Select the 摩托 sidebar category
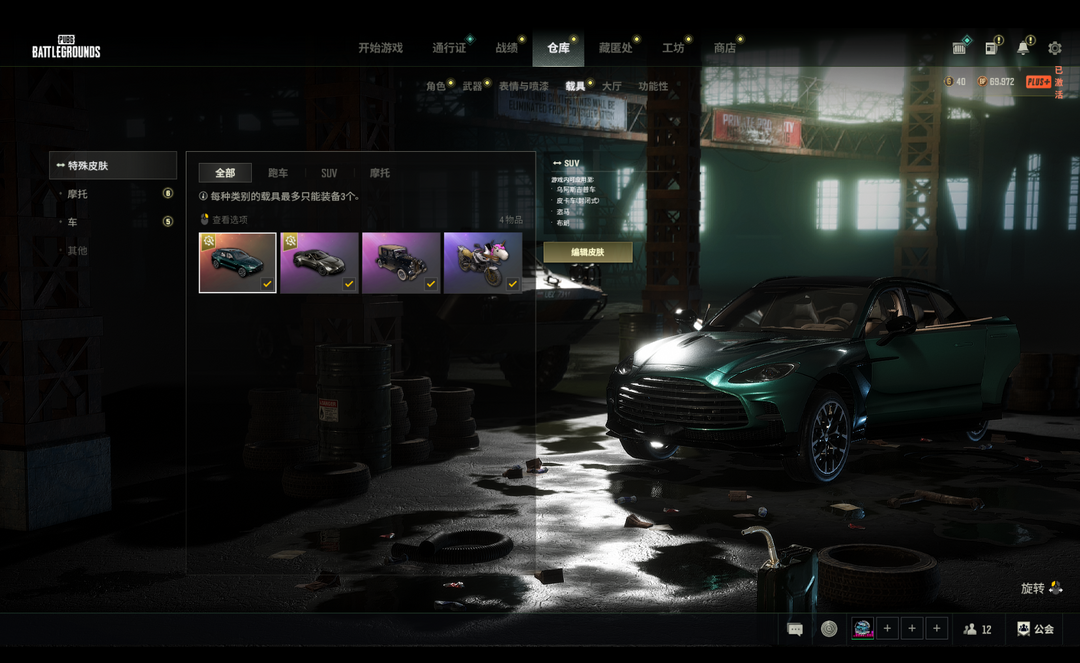Image resolution: width=1080 pixels, height=663 pixels. 78,194
